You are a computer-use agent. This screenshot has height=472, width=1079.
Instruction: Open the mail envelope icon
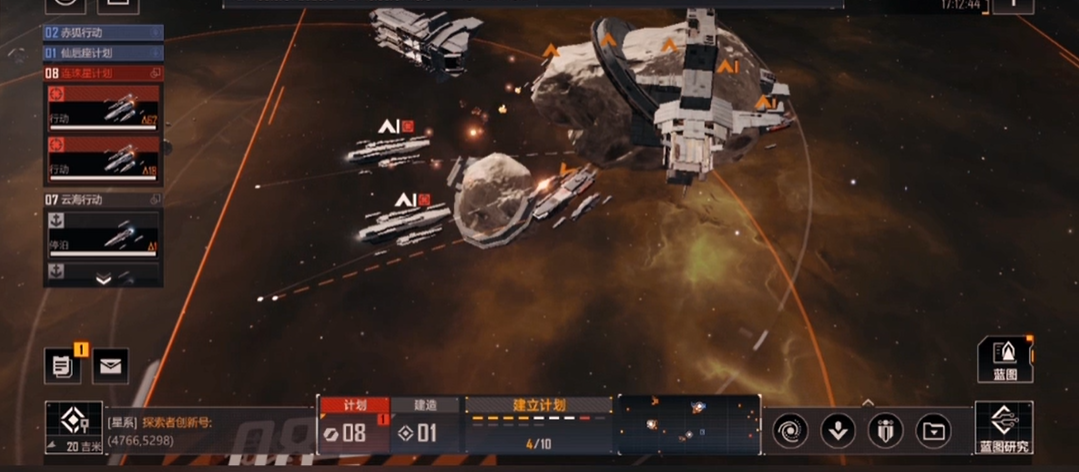pos(110,366)
